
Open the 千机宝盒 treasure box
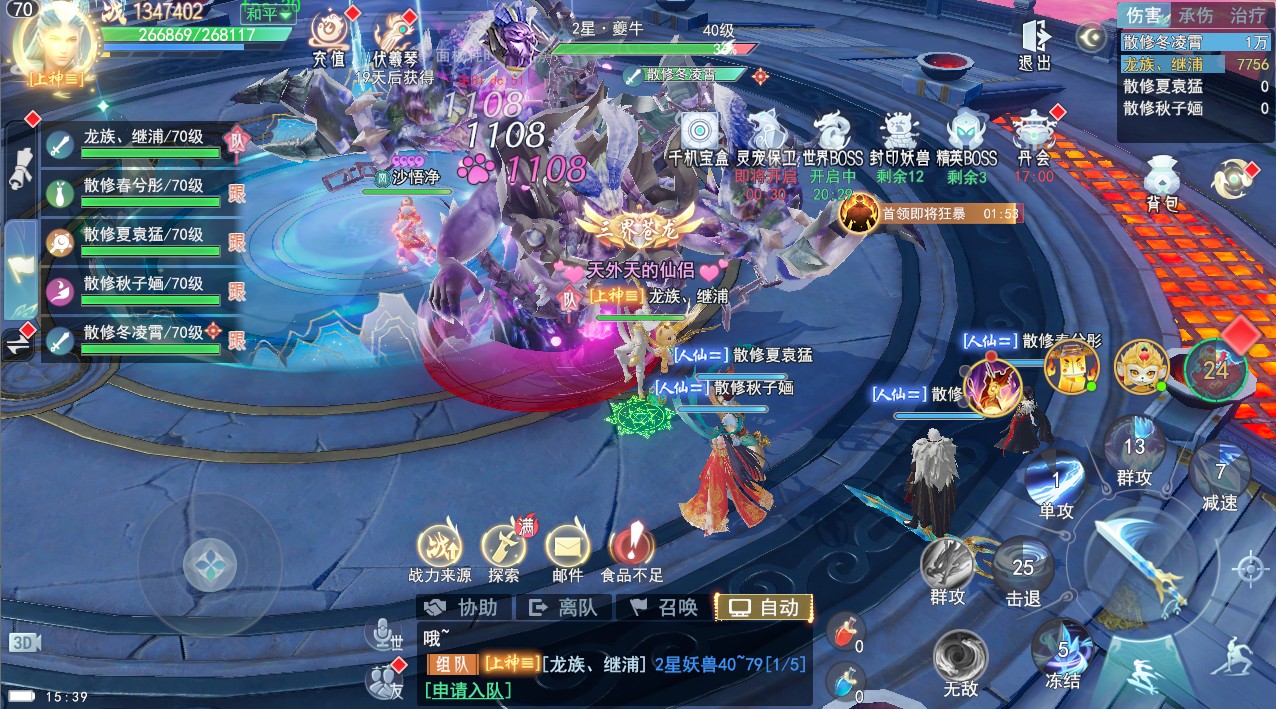click(699, 137)
